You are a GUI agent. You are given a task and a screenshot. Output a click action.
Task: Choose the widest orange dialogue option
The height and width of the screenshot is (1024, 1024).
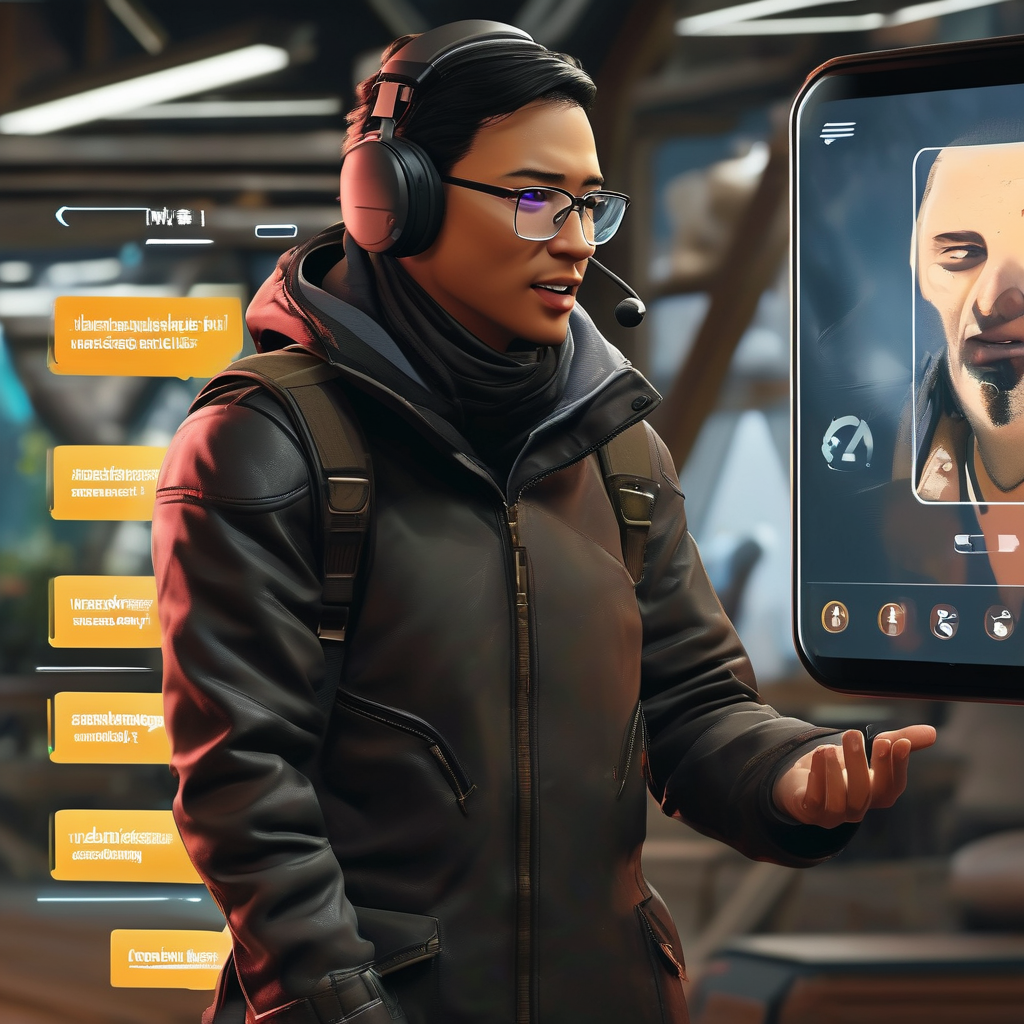tap(146, 336)
